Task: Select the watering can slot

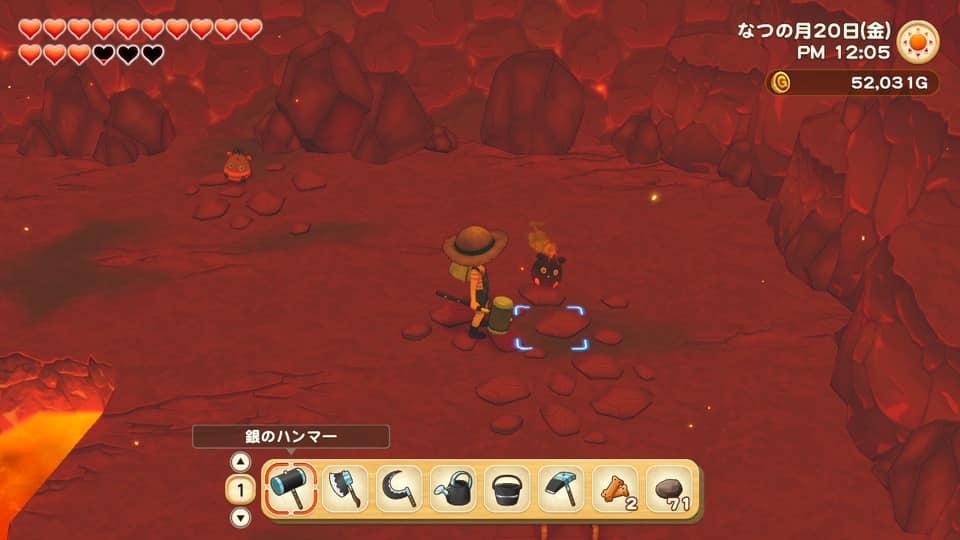Action: (x=454, y=489)
